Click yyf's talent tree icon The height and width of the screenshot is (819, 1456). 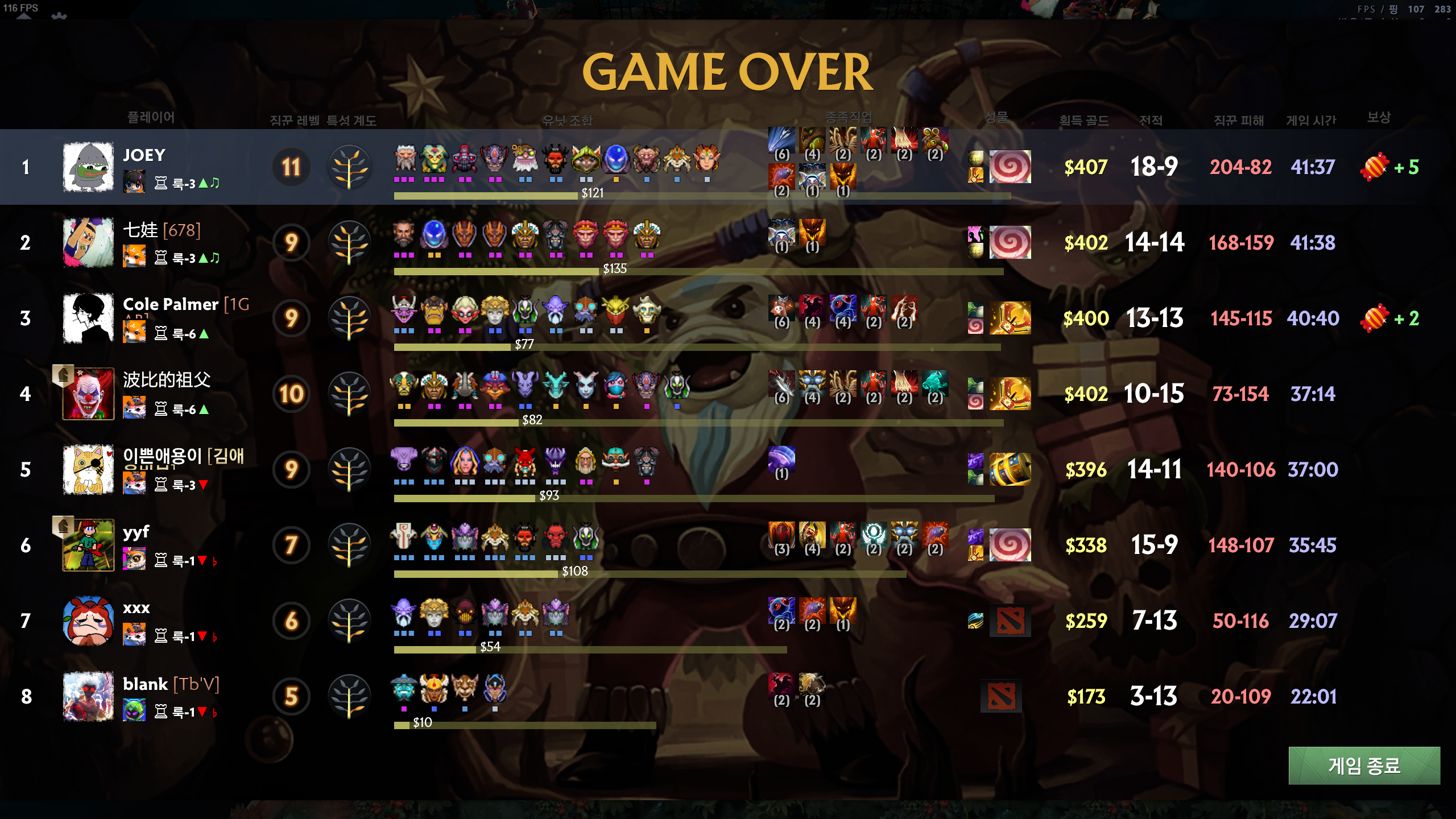[x=350, y=545]
